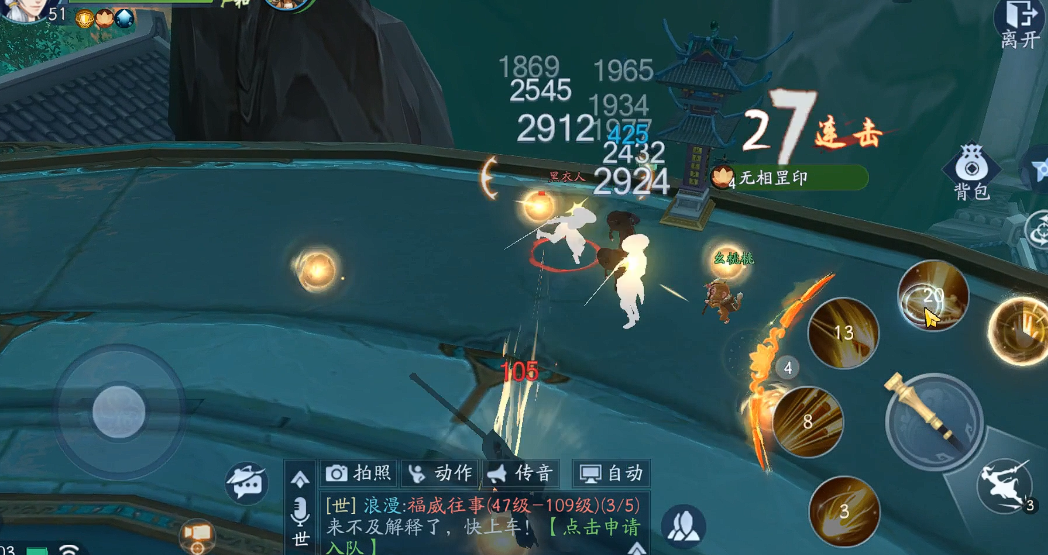Activate the skill on 20-second cooldown
The width and height of the screenshot is (1048, 555).
933,296
